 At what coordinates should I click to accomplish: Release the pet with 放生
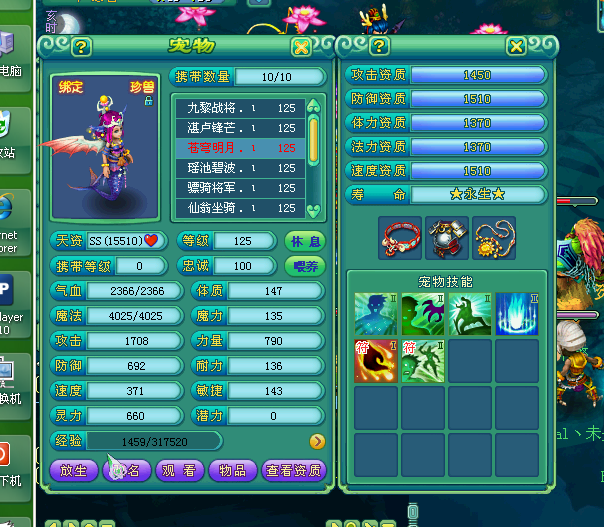pyautogui.click(x=74, y=471)
